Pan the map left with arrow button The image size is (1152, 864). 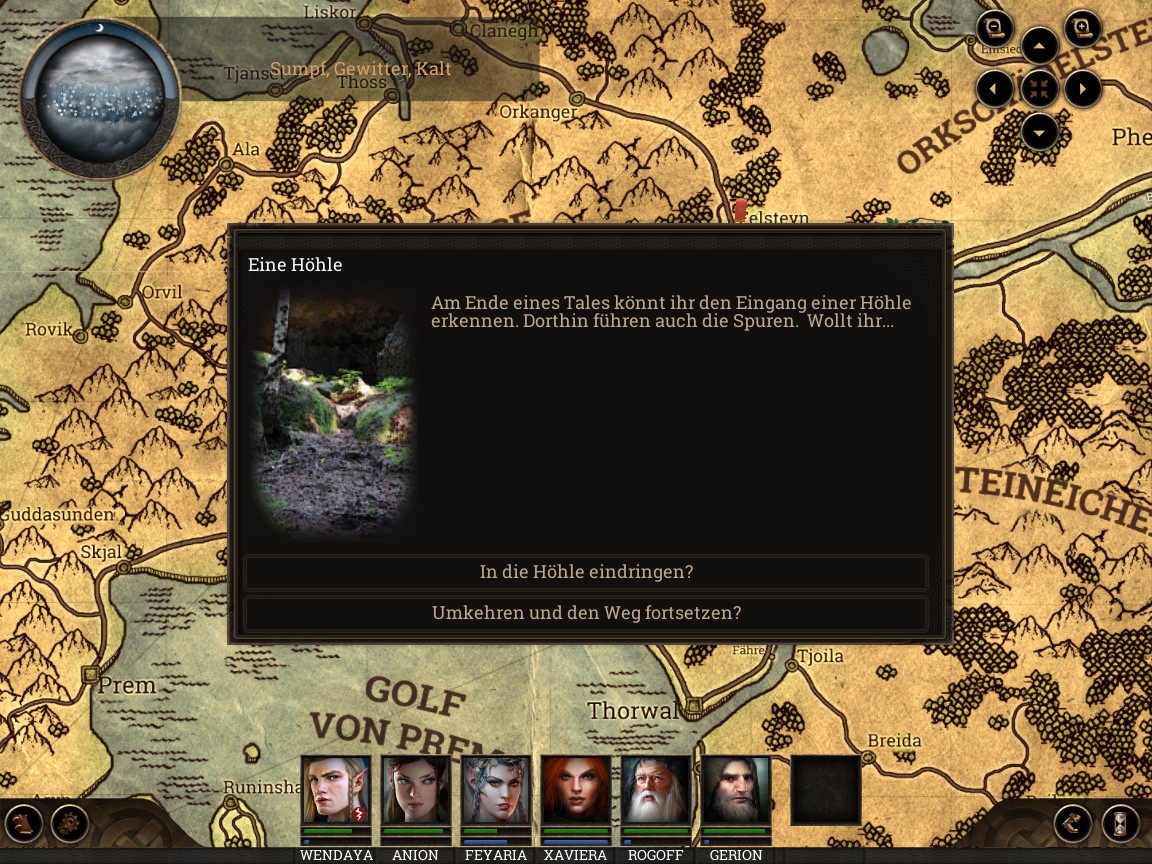pyautogui.click(x=994, y=89)
